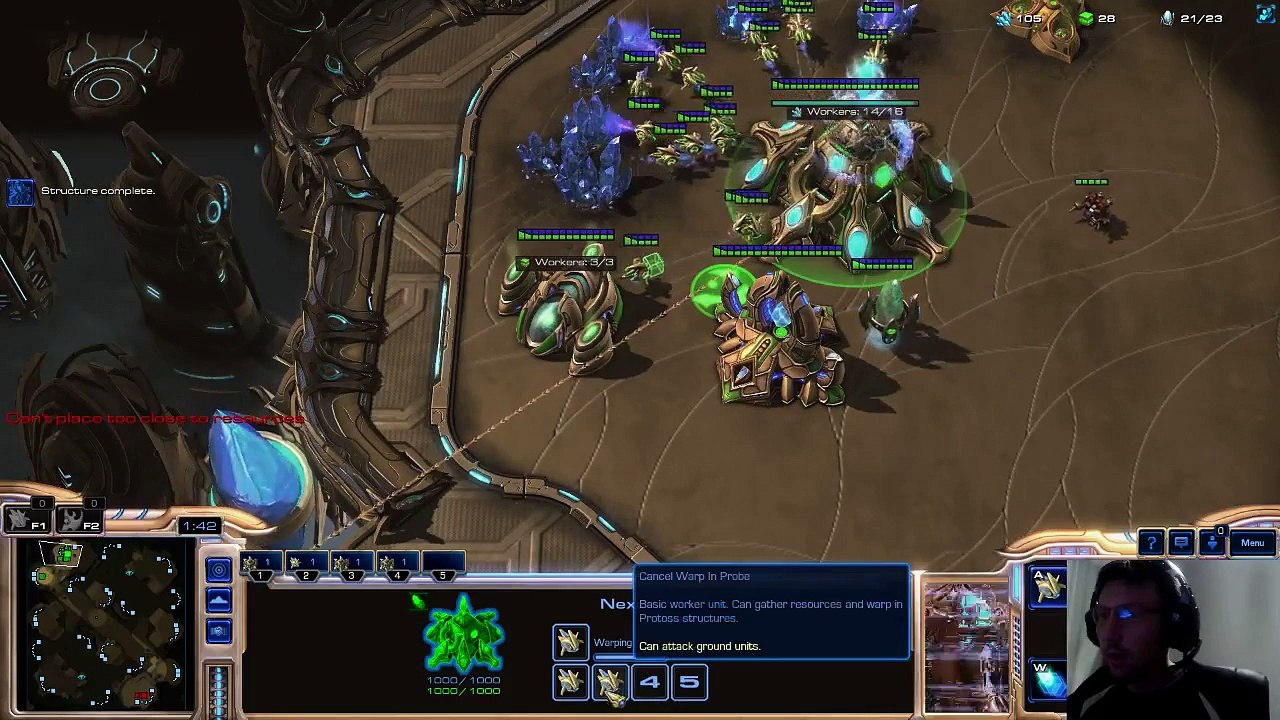Select control group 1
Viewport: 1280px width, 720px height.
pyautogui.click(x=259, y=566)
